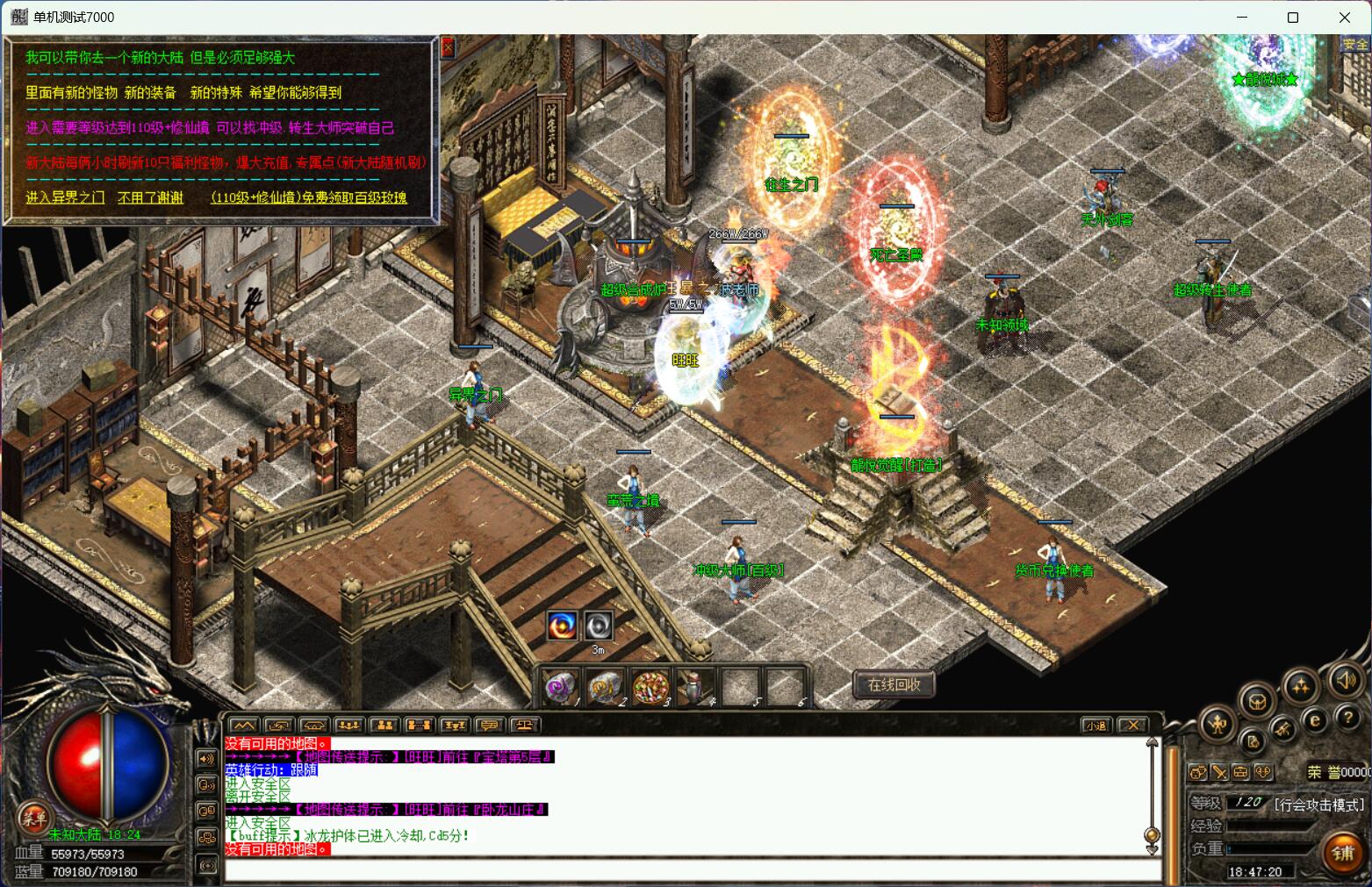1372x887 pixels.
Task: Use the purple swirl stone in slot 1
Action: point(560,688)
